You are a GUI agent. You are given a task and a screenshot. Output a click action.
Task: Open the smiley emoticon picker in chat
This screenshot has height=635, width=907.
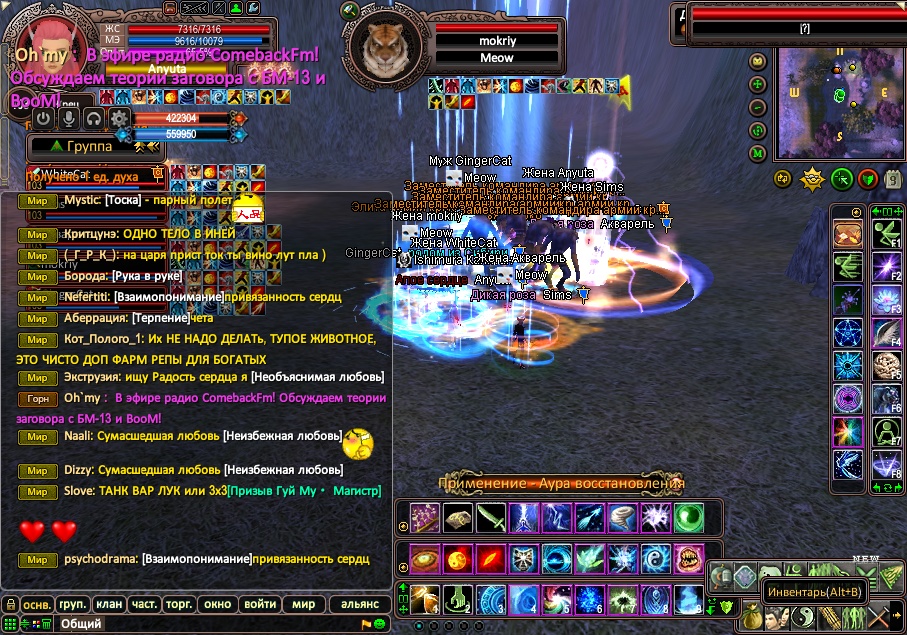click(380, 623)
